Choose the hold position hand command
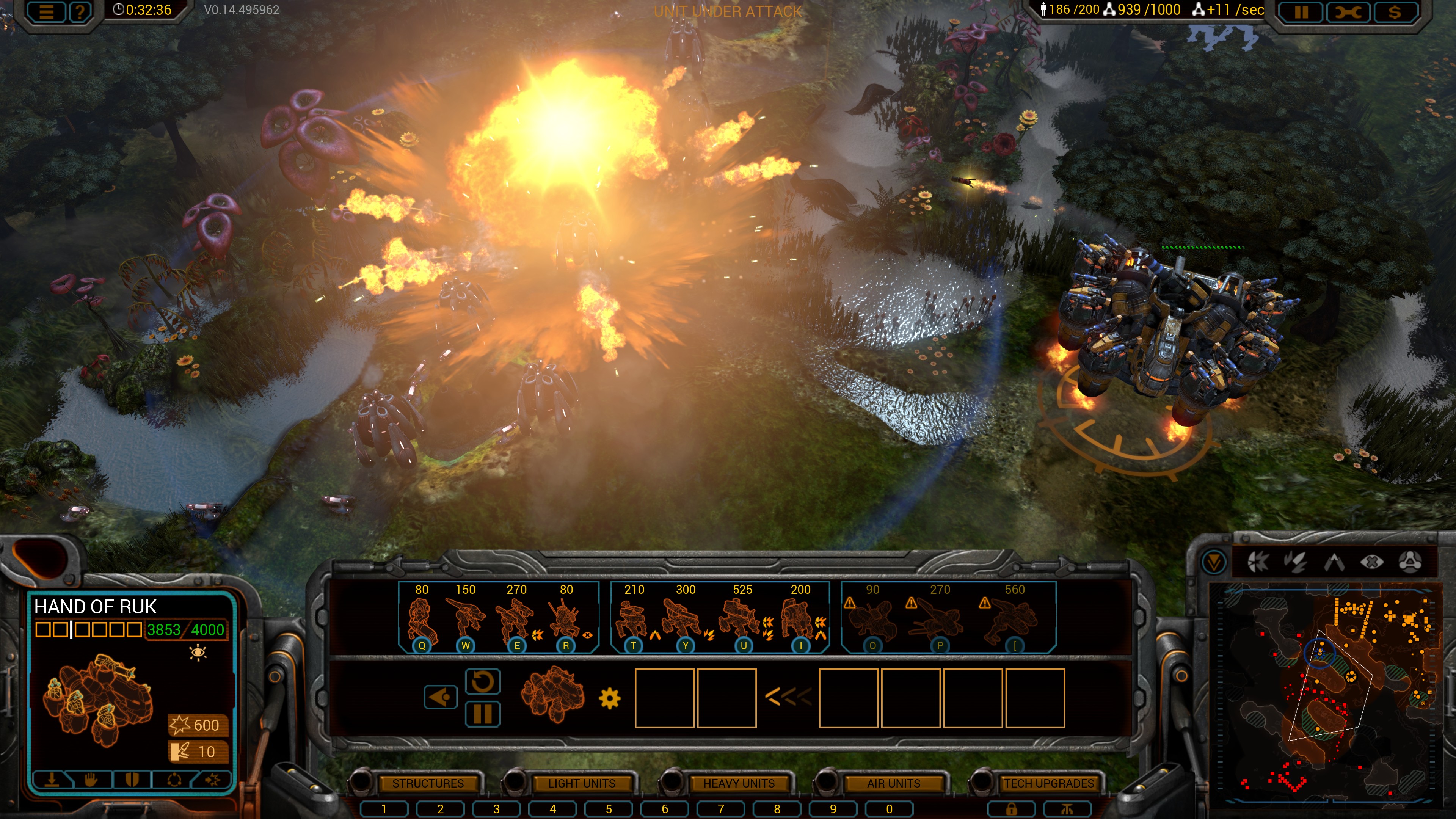 point(91,780)
